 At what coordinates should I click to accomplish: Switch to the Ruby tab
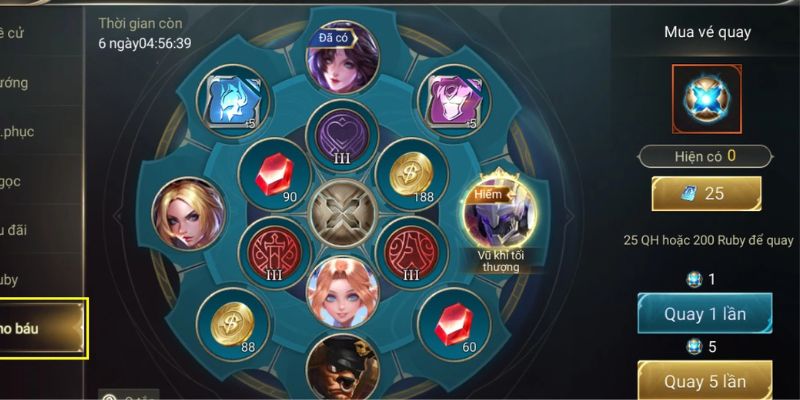tap(20, 280)
